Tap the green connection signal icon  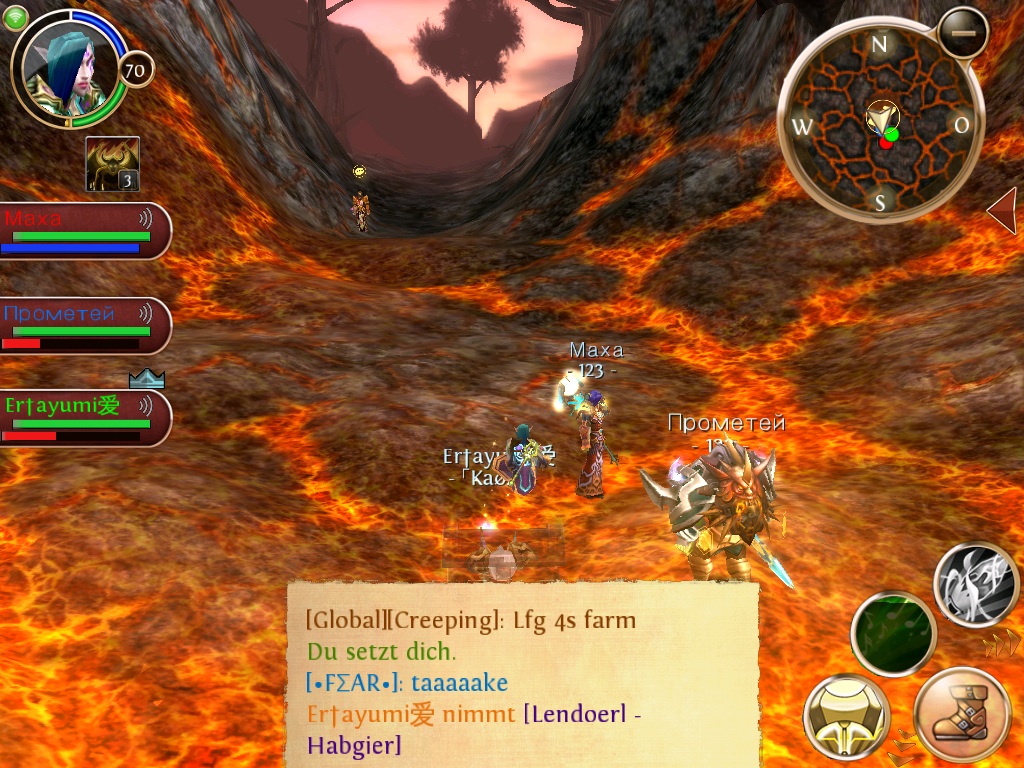pos(15,18)
